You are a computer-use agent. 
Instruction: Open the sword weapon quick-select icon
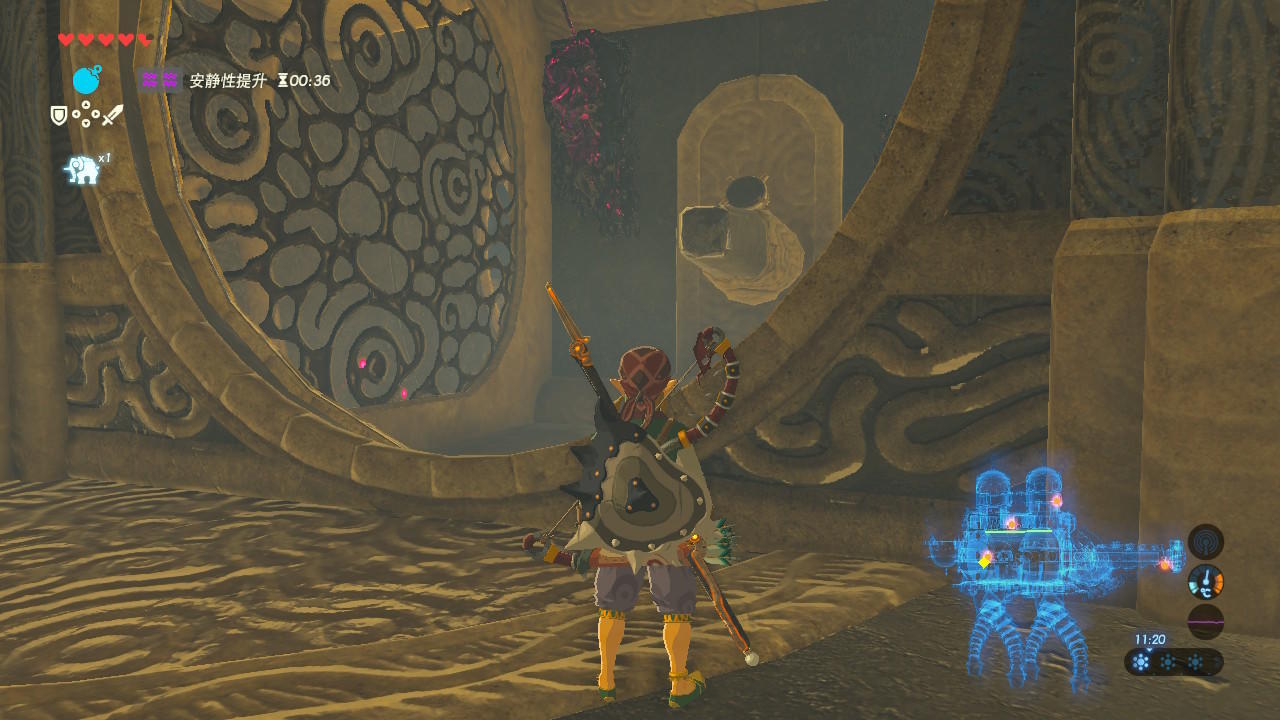click(x=112, y=115)
